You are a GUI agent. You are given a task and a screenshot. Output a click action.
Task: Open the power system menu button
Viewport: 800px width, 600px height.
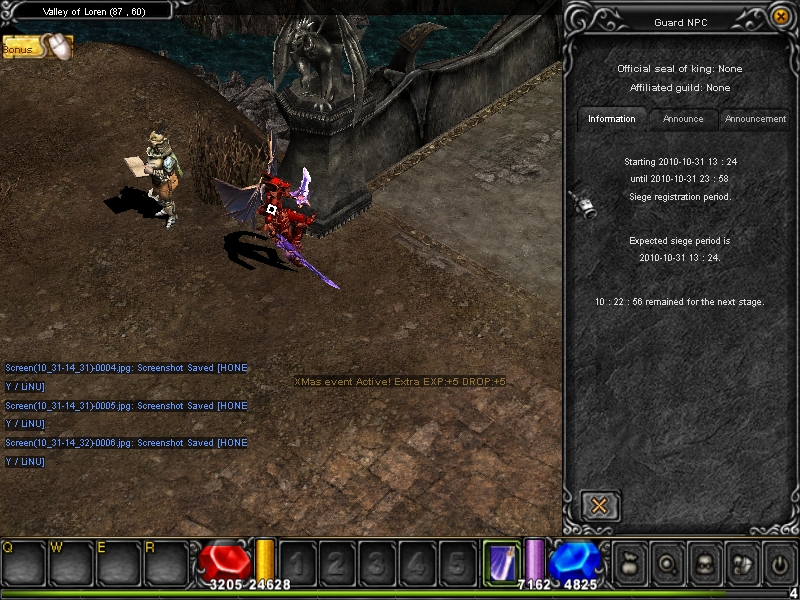pos(779,562)
